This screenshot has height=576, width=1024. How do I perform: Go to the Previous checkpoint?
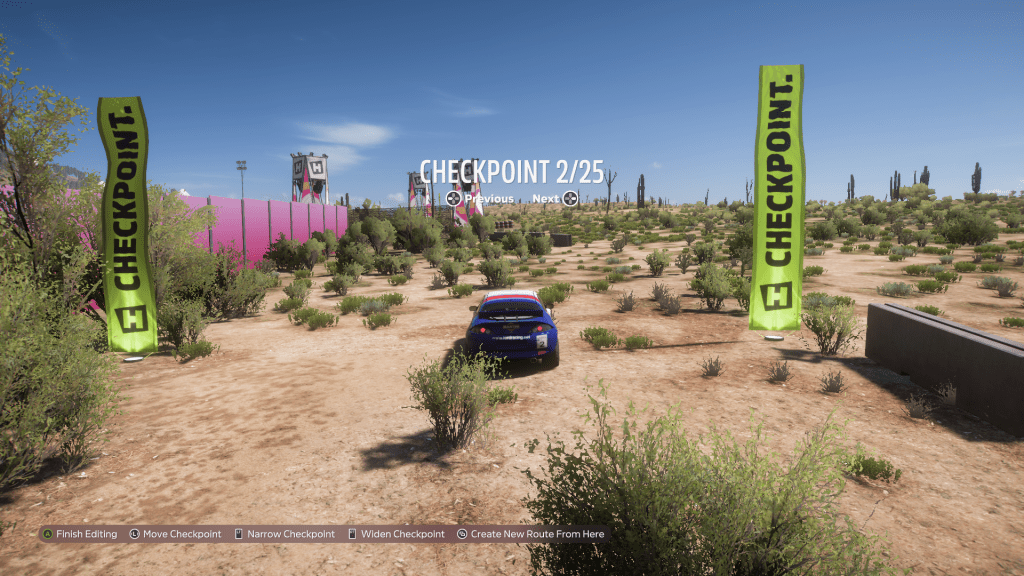click(480, 198)
